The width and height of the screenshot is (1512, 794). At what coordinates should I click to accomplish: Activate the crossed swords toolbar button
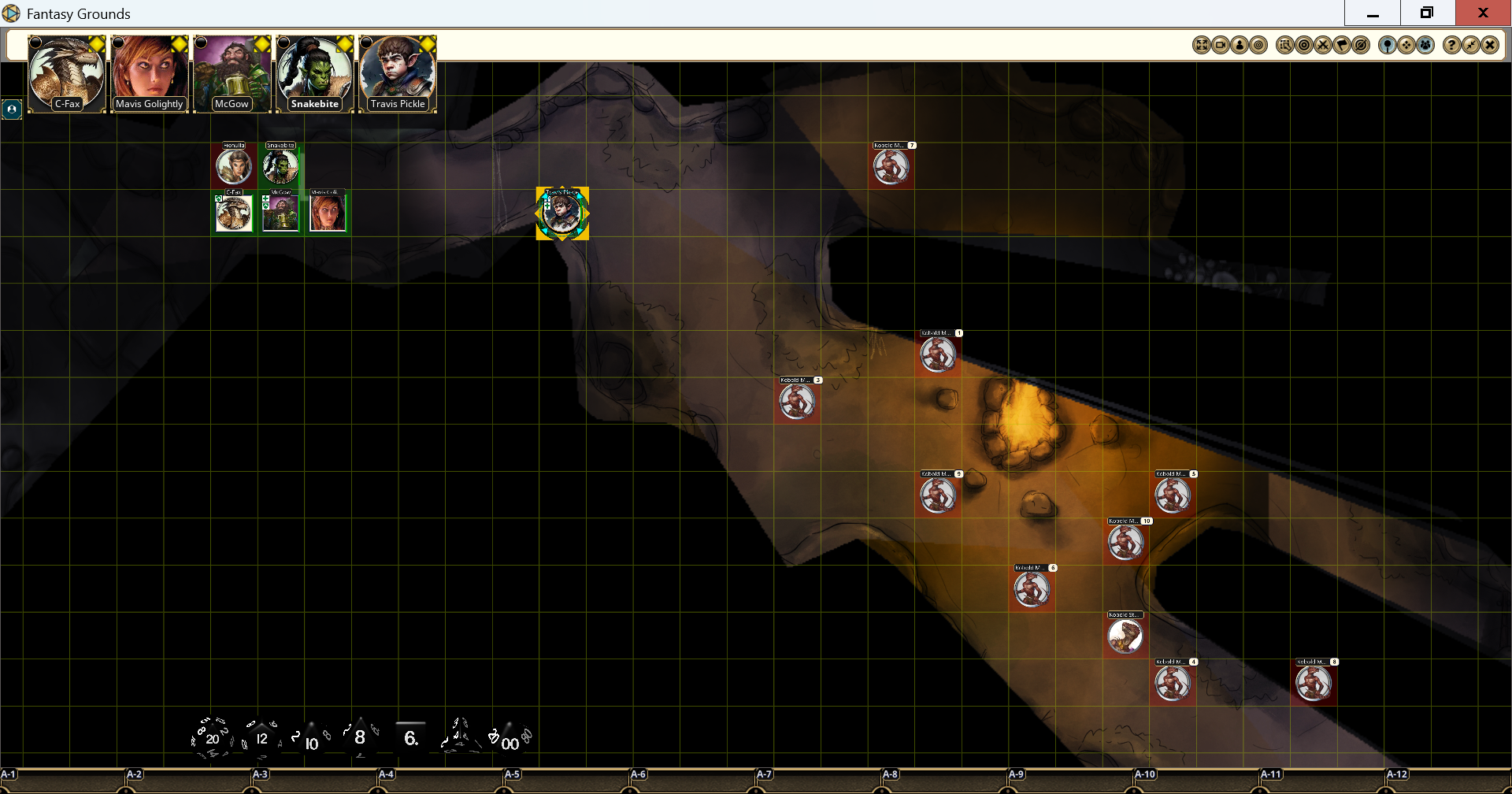click(1323, 45)
